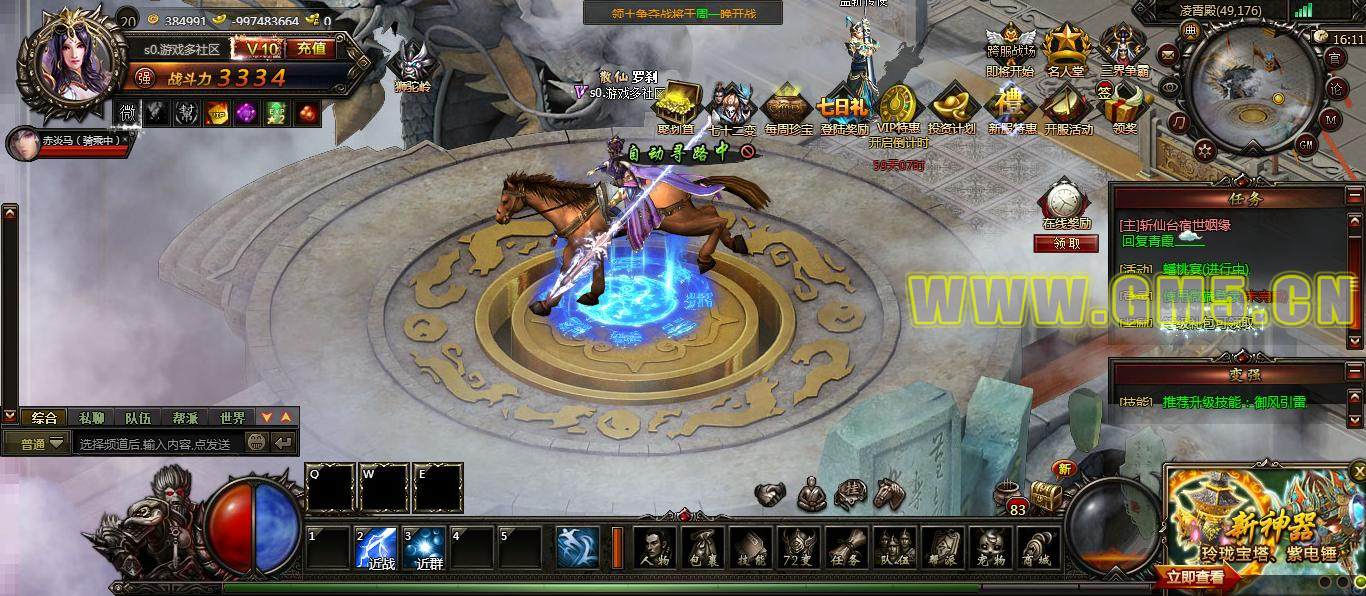1366x596 pixels.
Task: Open the 任务 quest log button
Action: [x=846, y=548]
